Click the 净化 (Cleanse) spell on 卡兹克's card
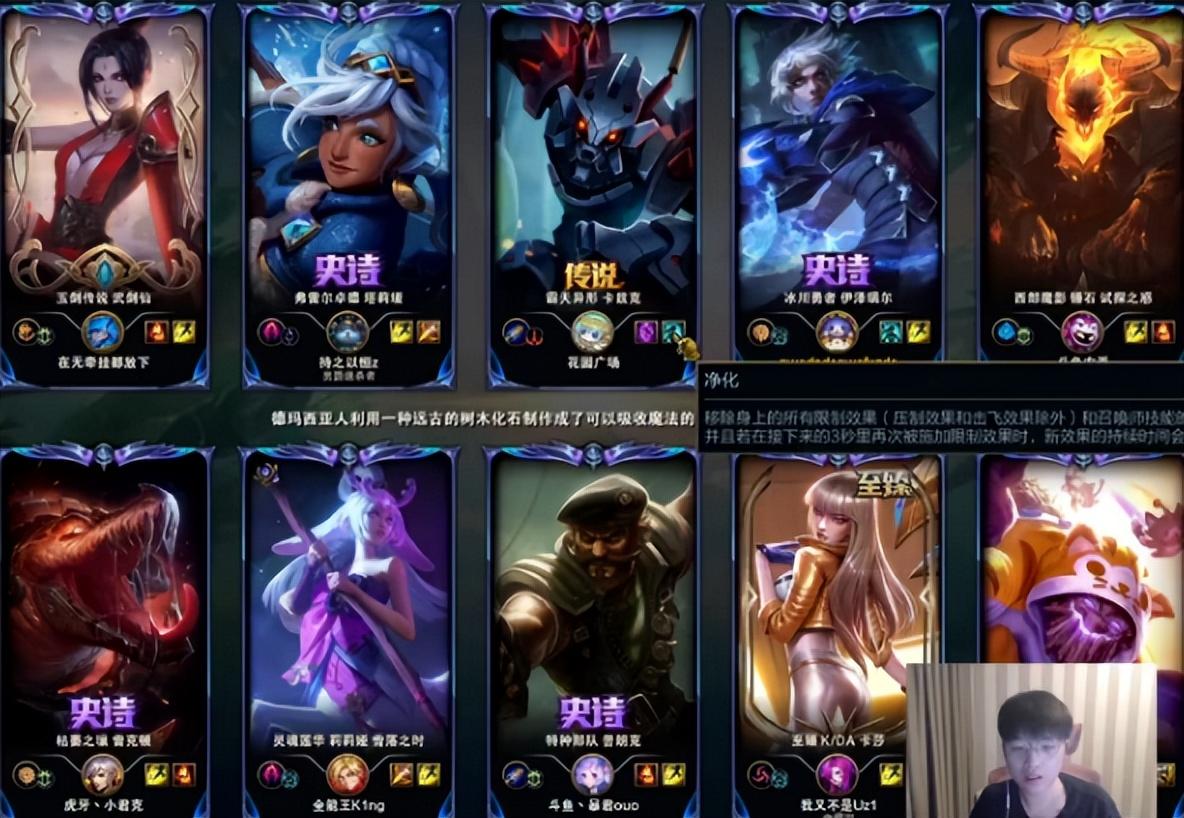The height and width of the screenshot is (818, 1184). click(672, 331)
